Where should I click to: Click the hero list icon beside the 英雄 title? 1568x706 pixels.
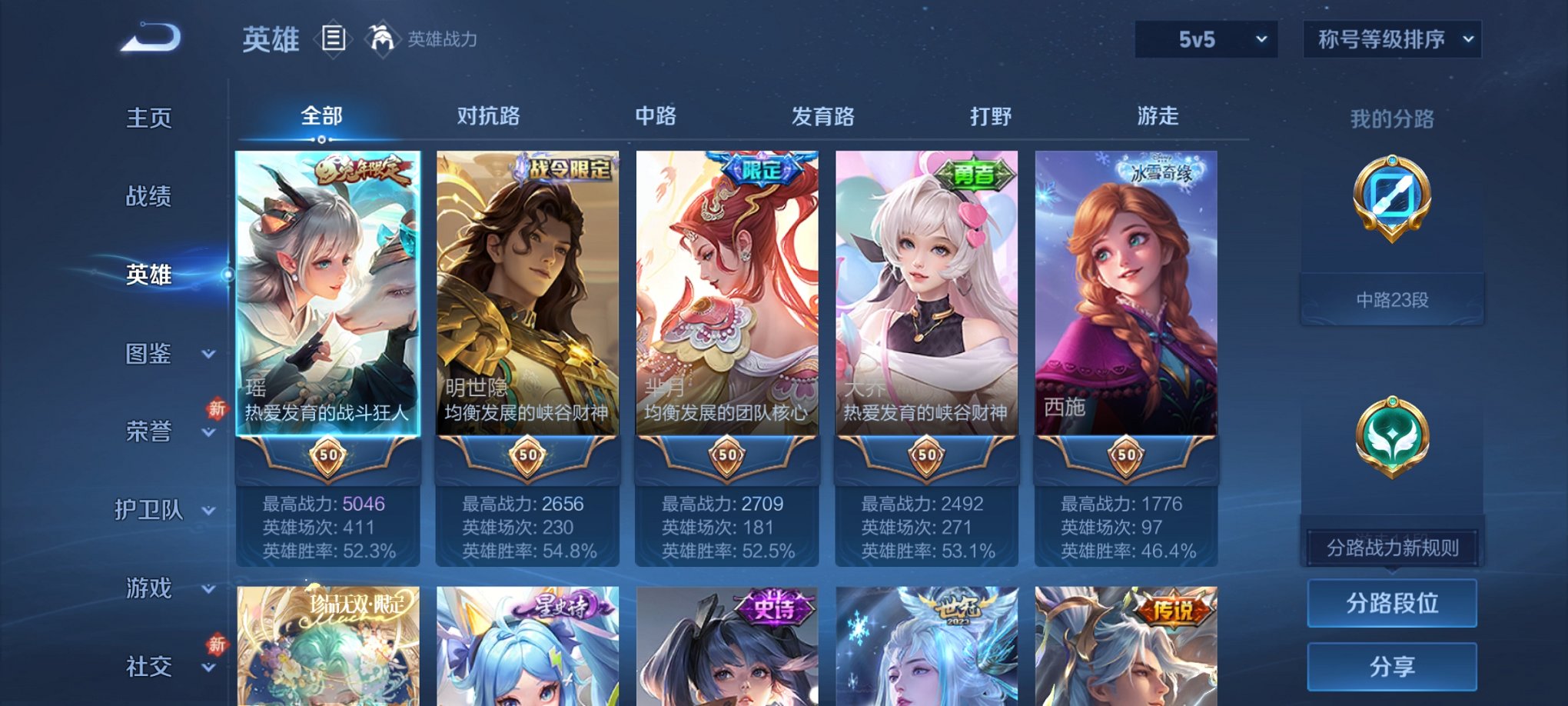[334, 38]
